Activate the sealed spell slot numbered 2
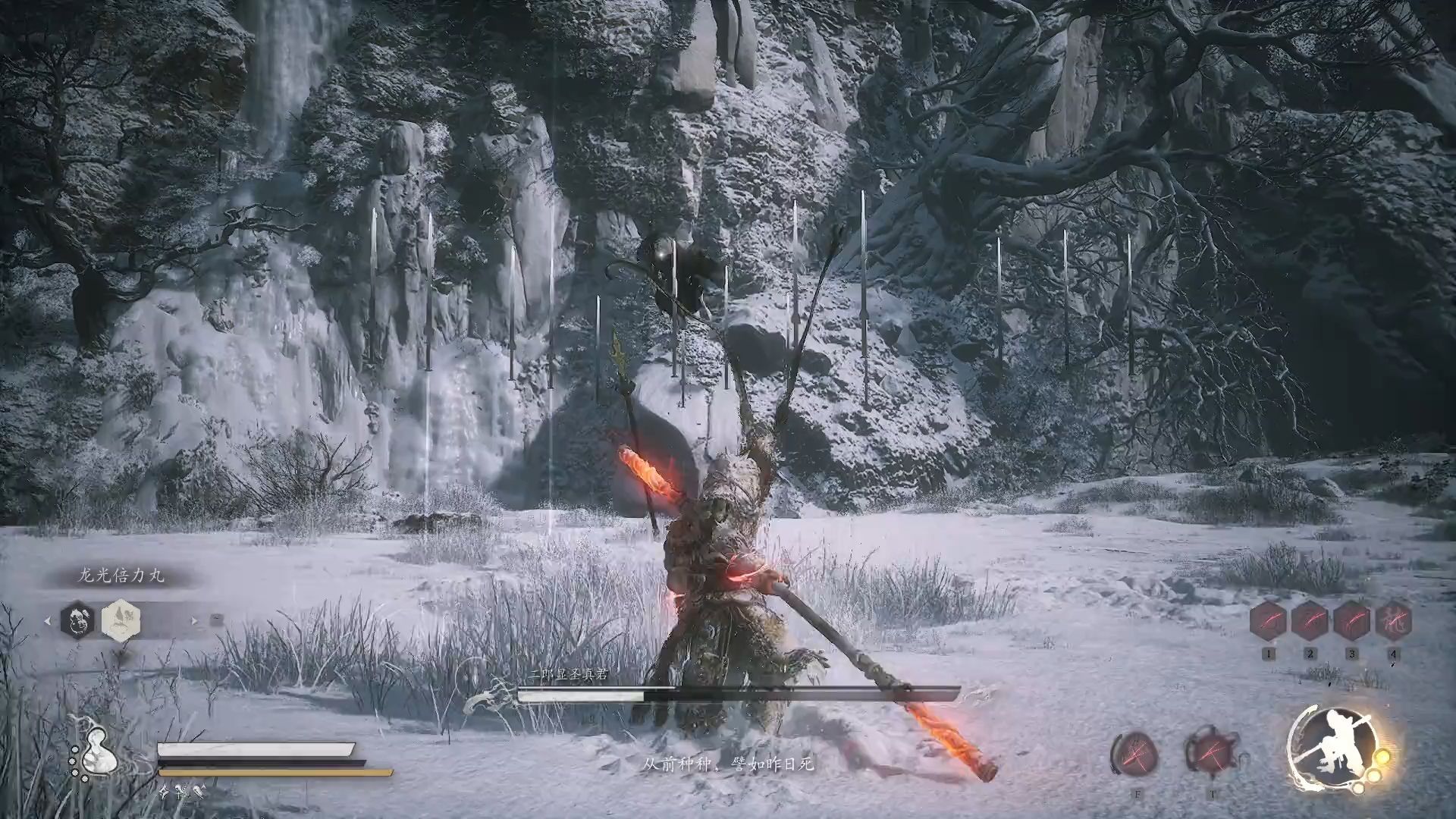 point(1310,620)
